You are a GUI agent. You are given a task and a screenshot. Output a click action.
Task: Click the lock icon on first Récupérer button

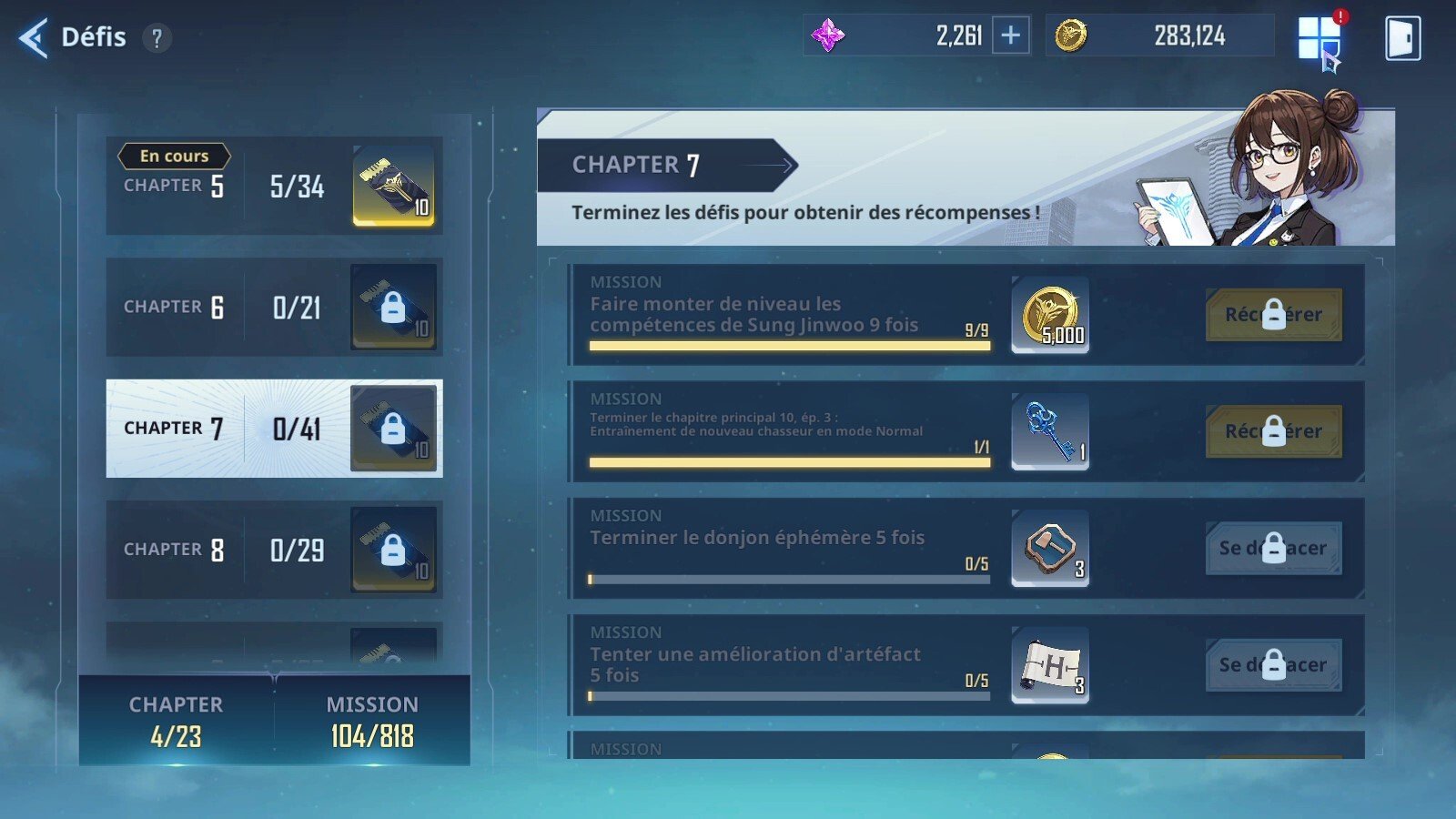(x=1274, y=315)
